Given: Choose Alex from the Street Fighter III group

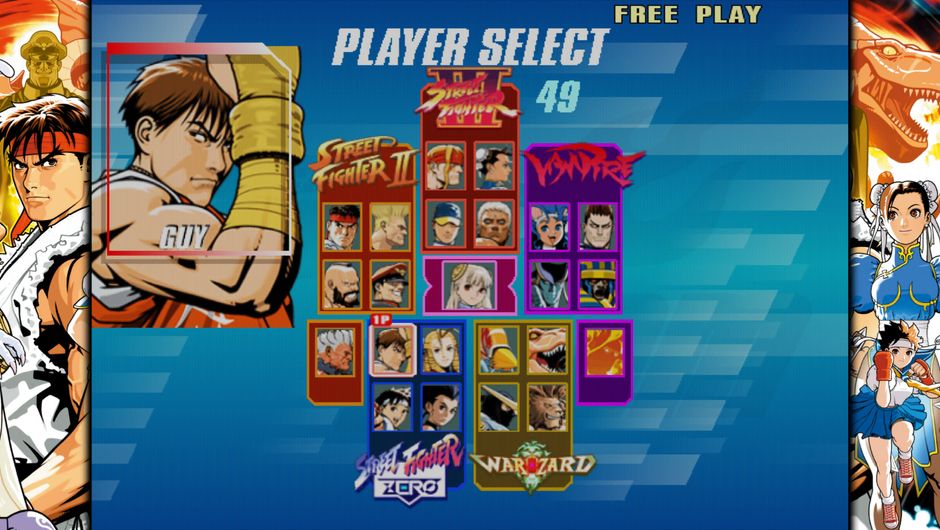Looking at the screenshot, I should (x=445, y=166).
